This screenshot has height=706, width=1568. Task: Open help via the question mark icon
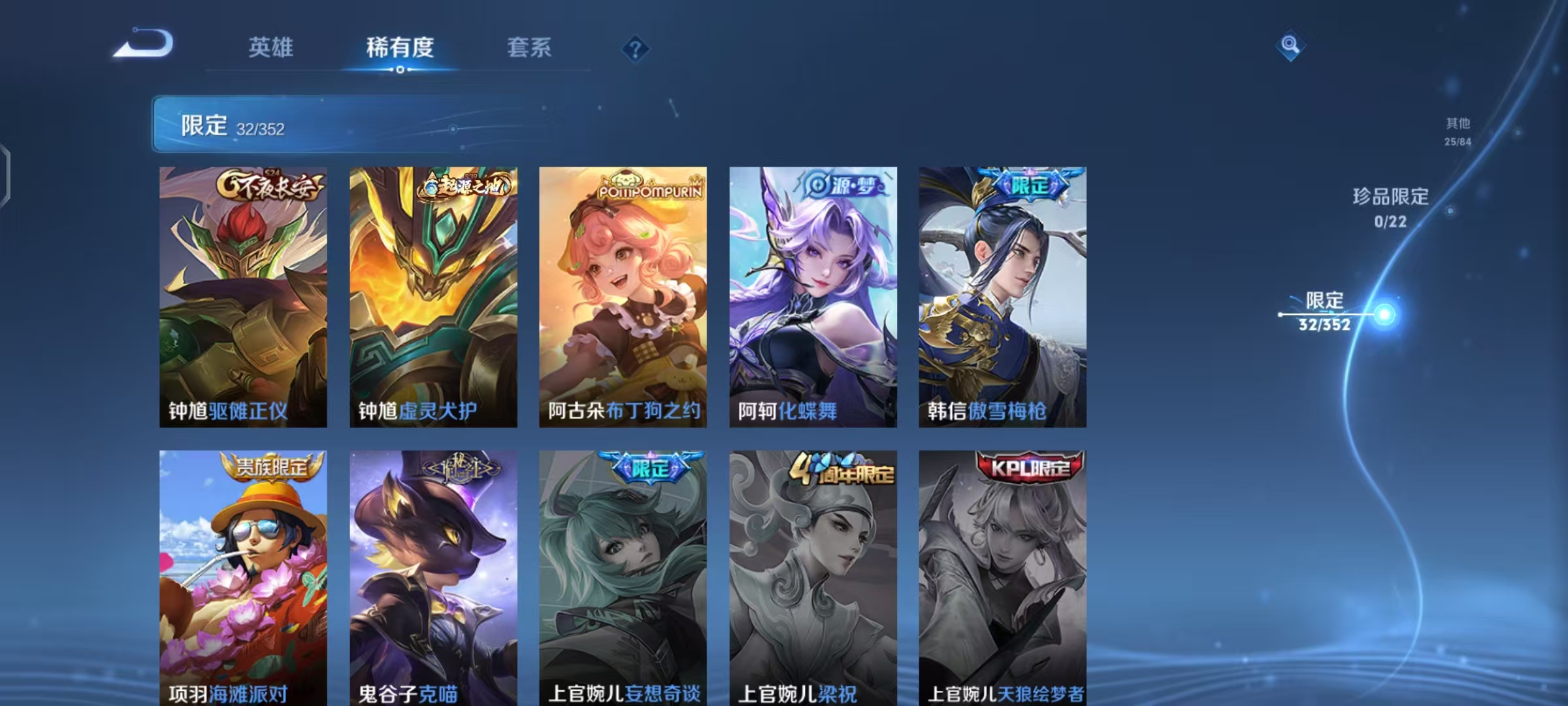click(636, 47)
